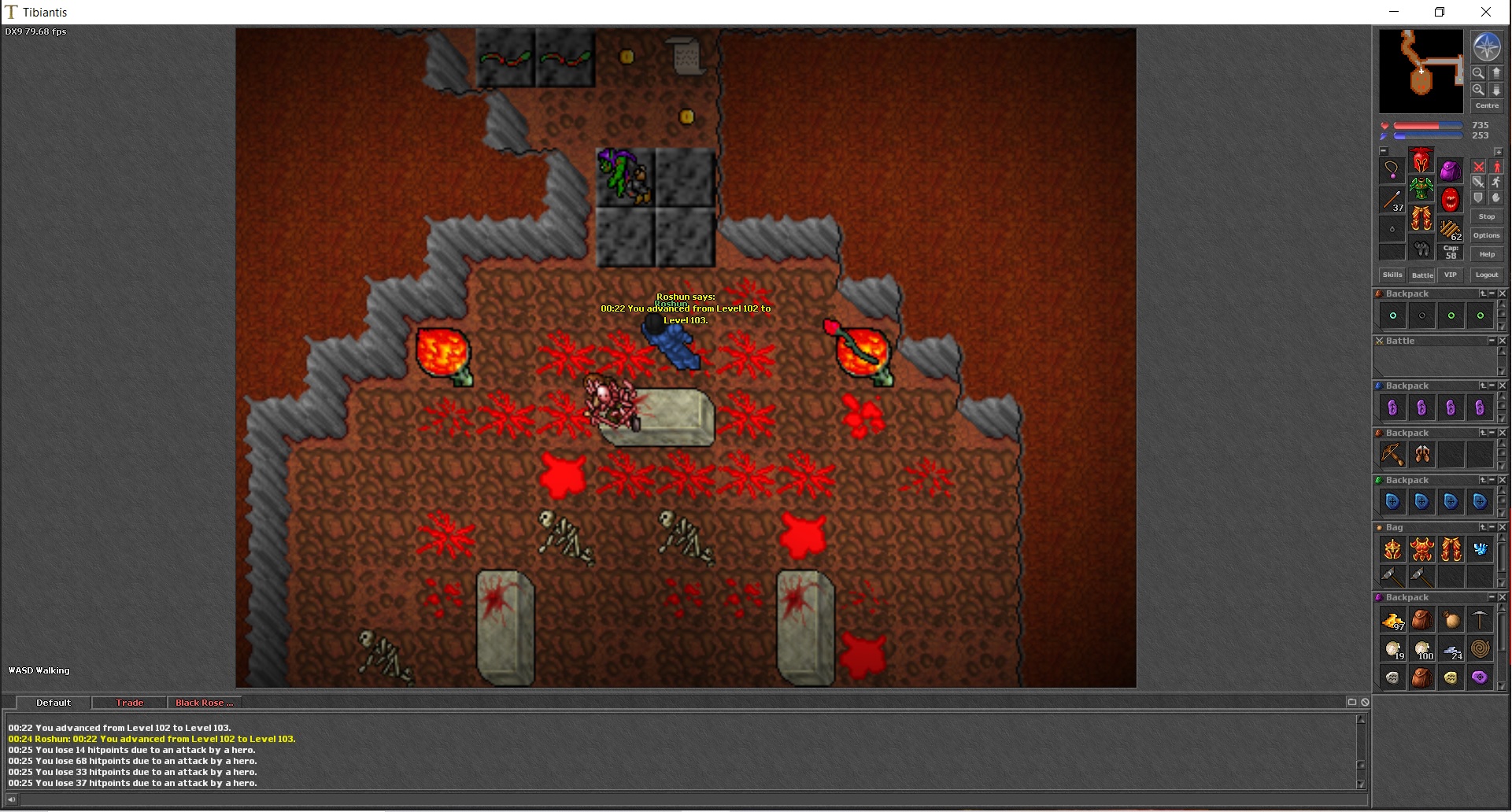Select the crossbow in the backpack
The width and height of the screenshot is (1512, 812).
tap(1392, 455)
